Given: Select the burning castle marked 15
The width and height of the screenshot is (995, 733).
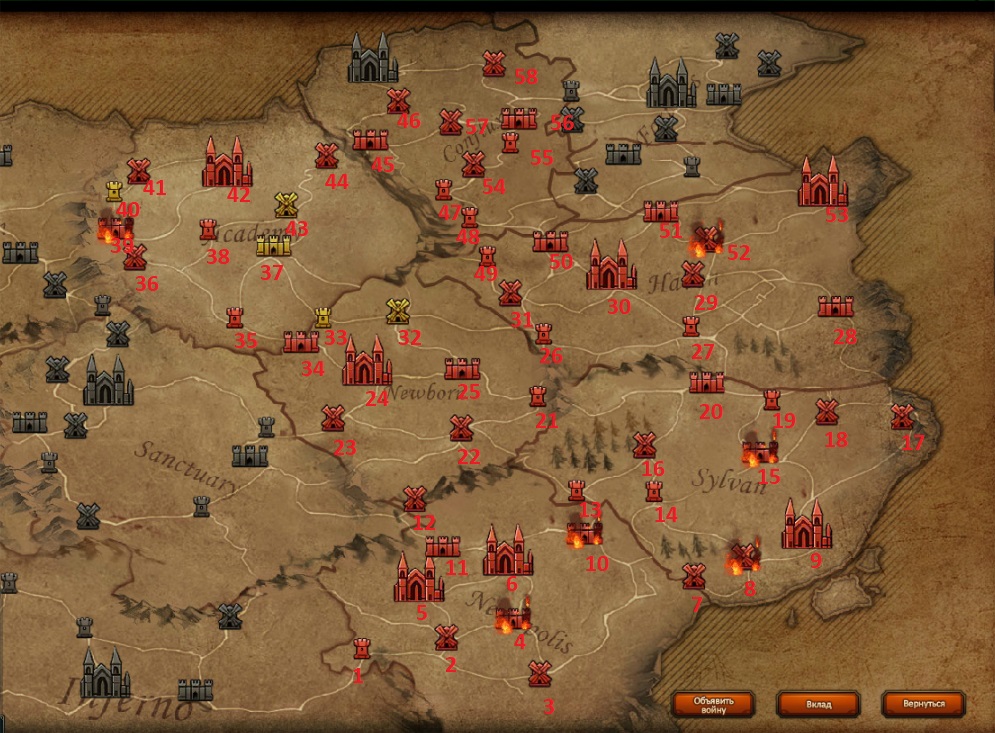Looking at the screenshot, I should point(760,453).
